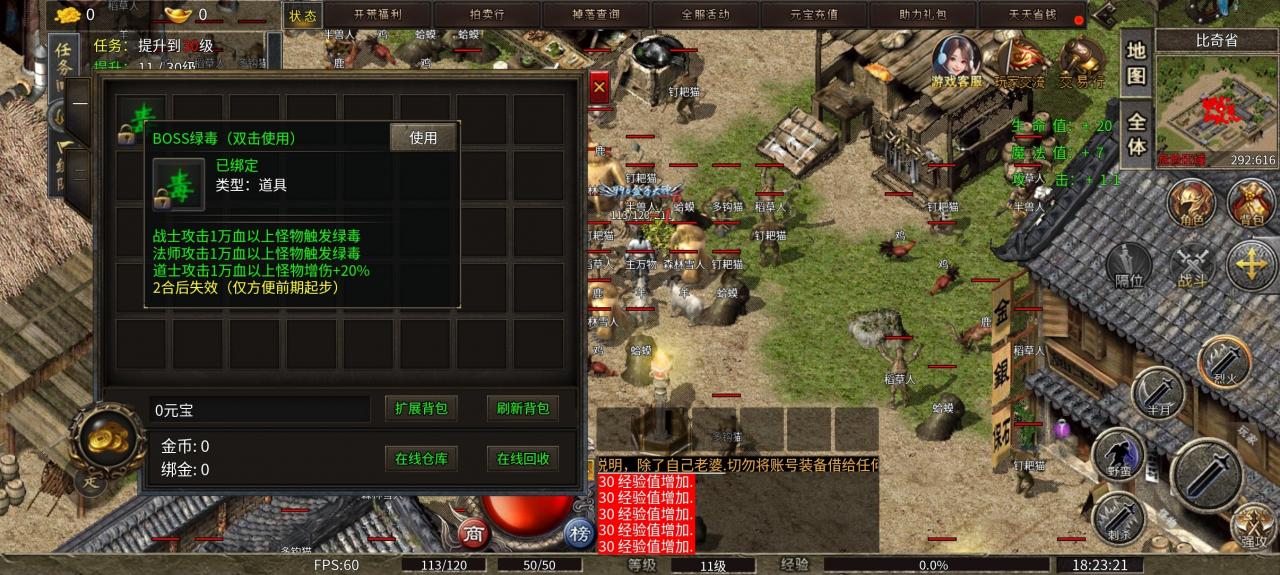Open the 开荒福利 menu
This screenshot has height=575, width=1280.
tap(379, 15)
